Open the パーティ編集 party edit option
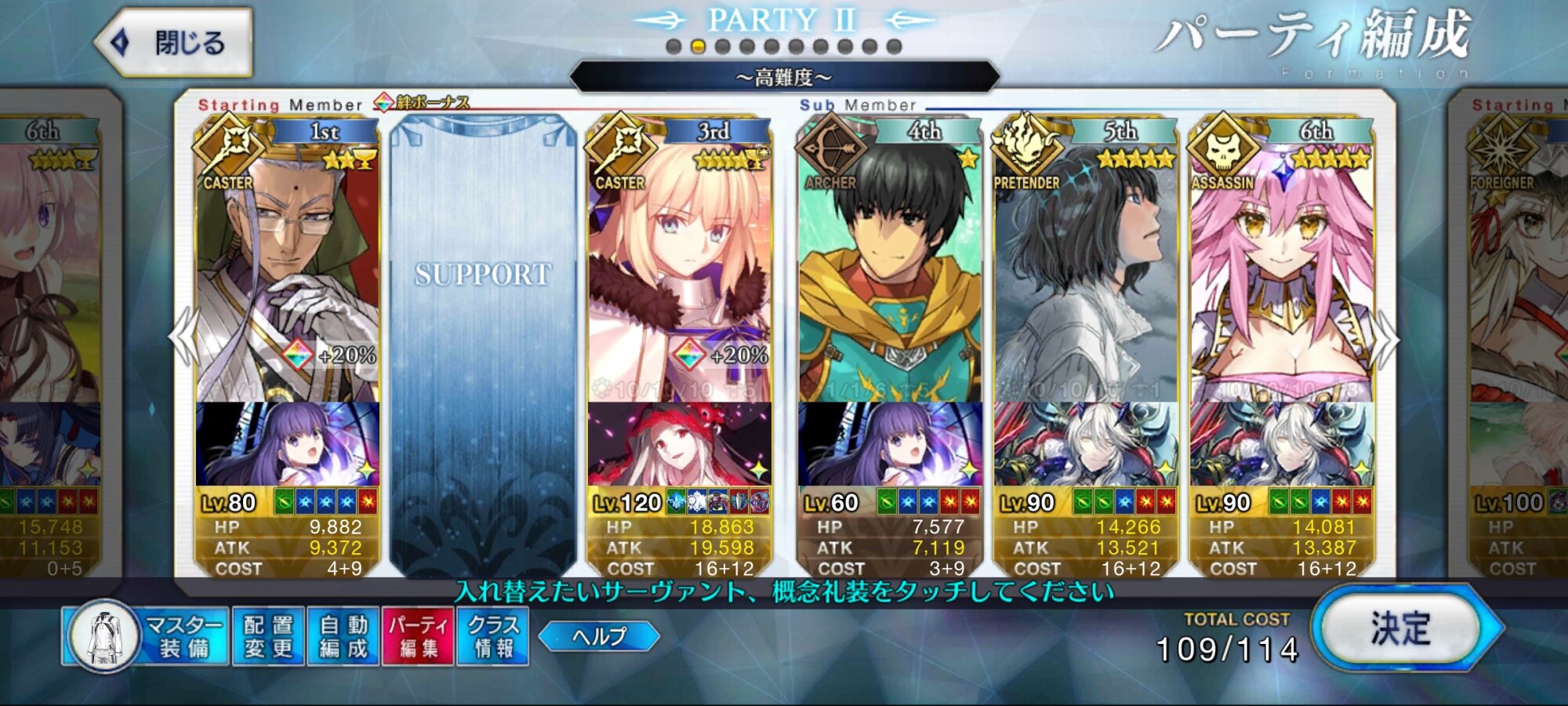The image size is (1568, 706). click(x=418, y=636)
